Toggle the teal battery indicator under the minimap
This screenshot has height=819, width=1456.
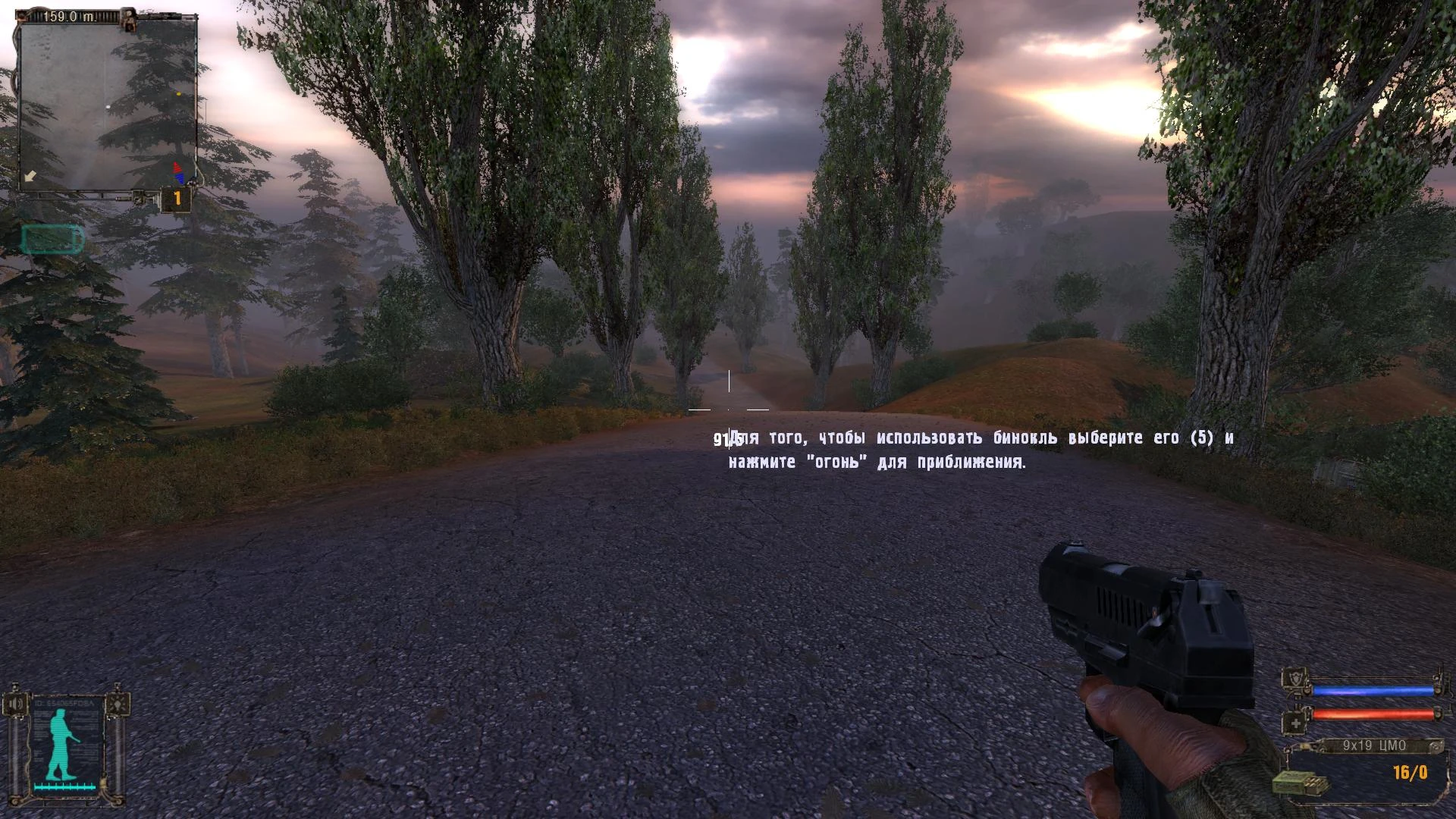[x=52, y=237]
